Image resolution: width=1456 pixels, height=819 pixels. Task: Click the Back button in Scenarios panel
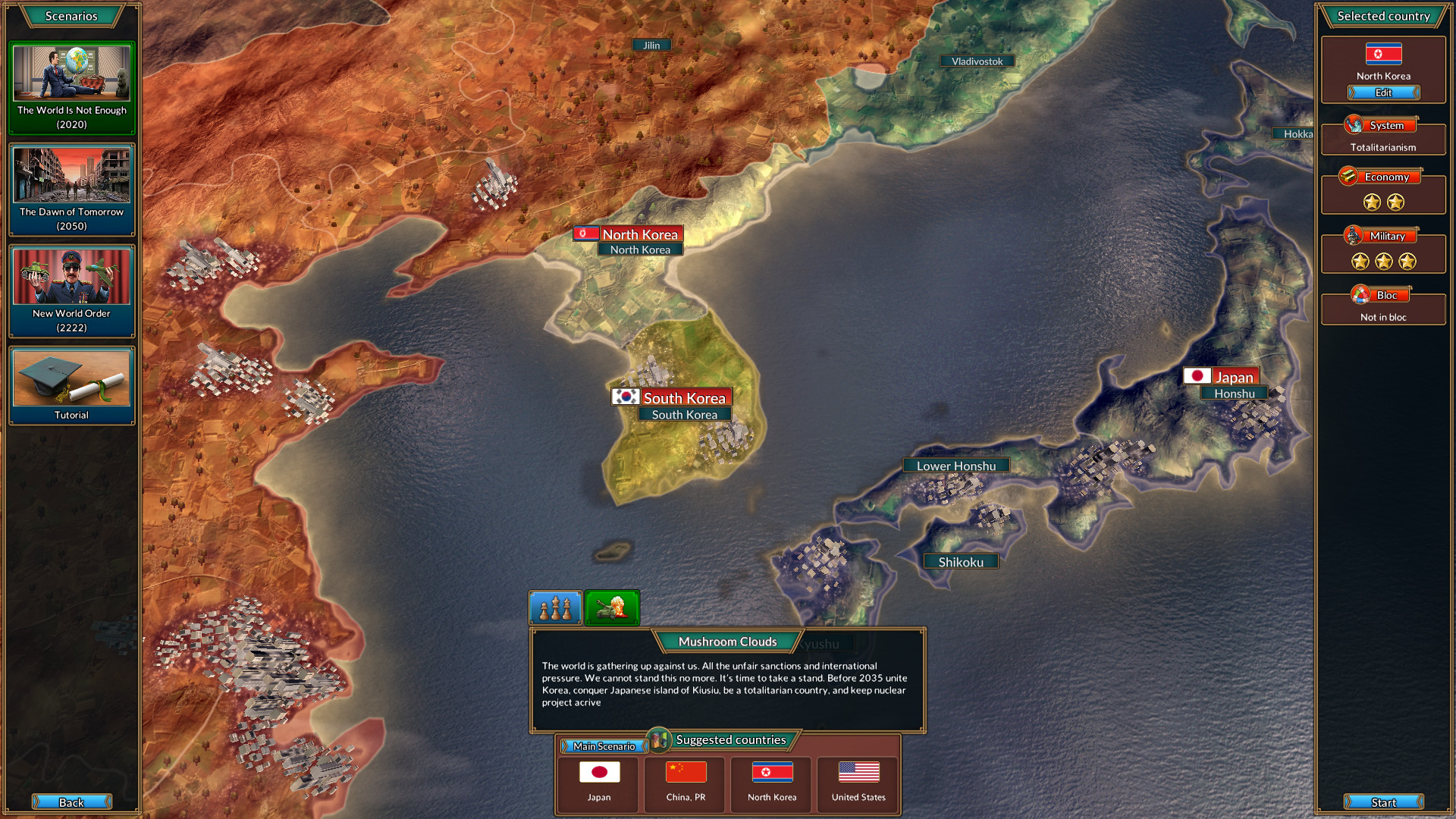point(72,802)
